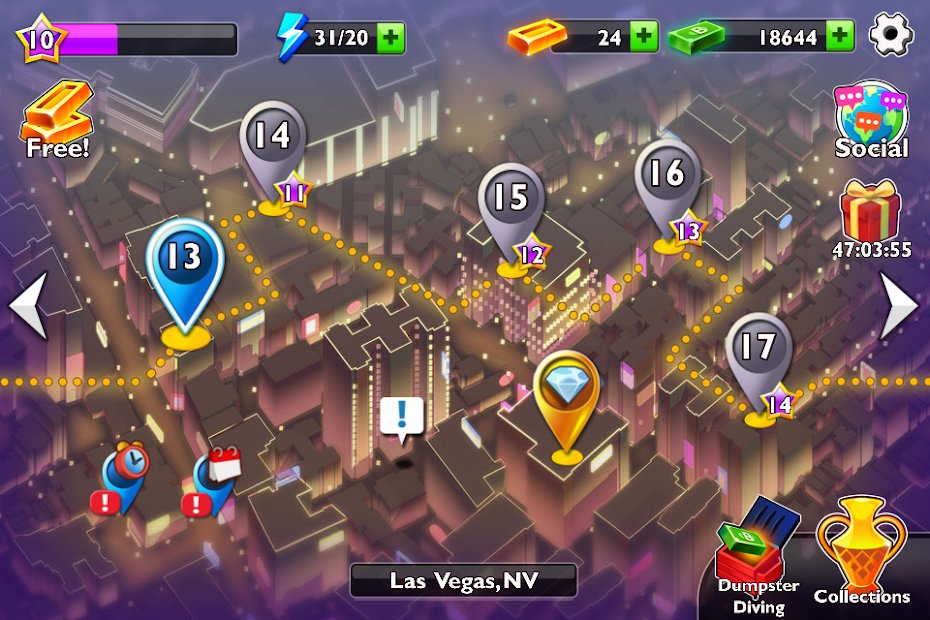Select level 17 map pin

[x=758, y=355]
